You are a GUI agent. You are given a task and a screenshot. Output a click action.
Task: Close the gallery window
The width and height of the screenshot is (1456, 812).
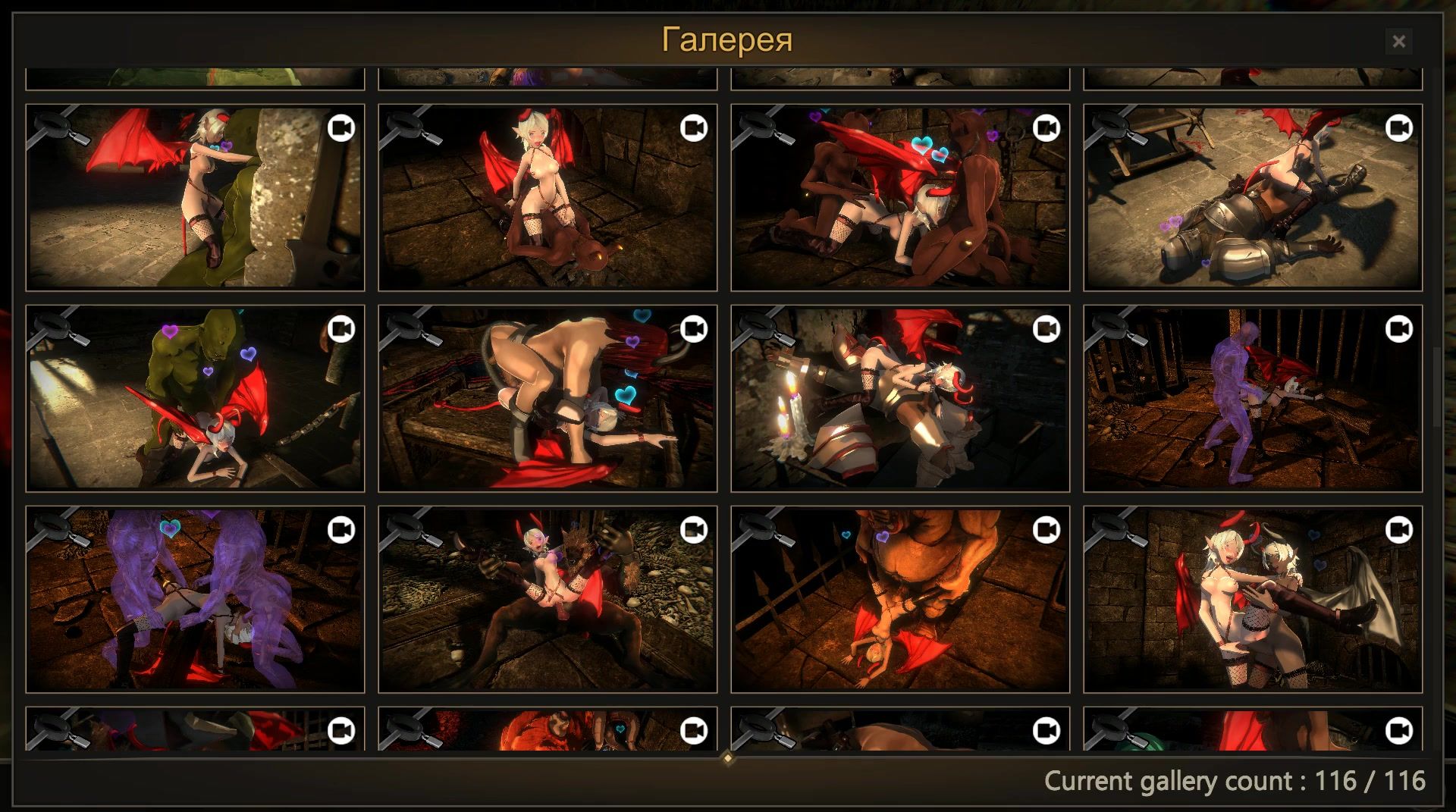(1398, 42)
